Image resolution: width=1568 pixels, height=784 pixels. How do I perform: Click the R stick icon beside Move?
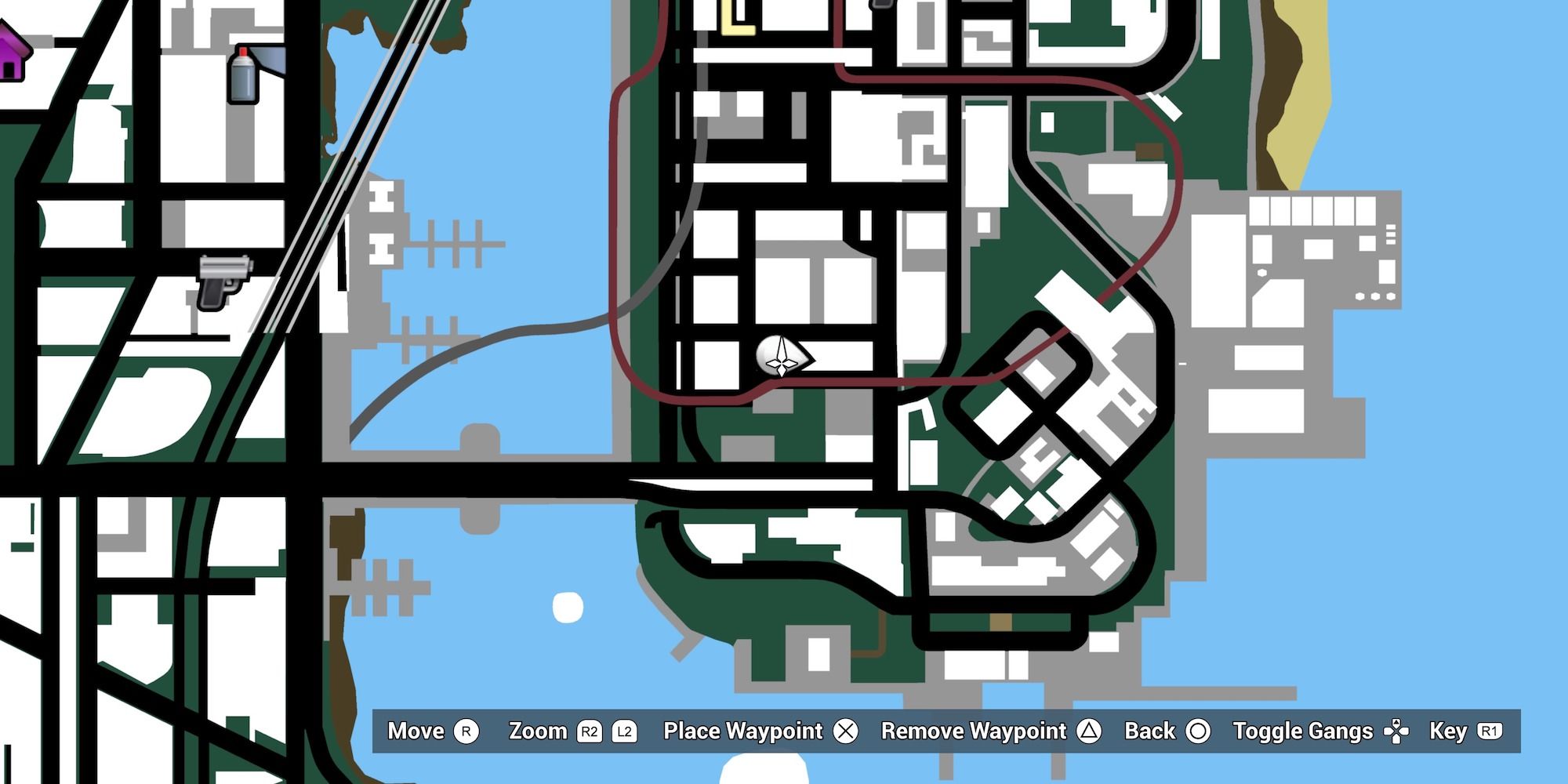(466, 731)
